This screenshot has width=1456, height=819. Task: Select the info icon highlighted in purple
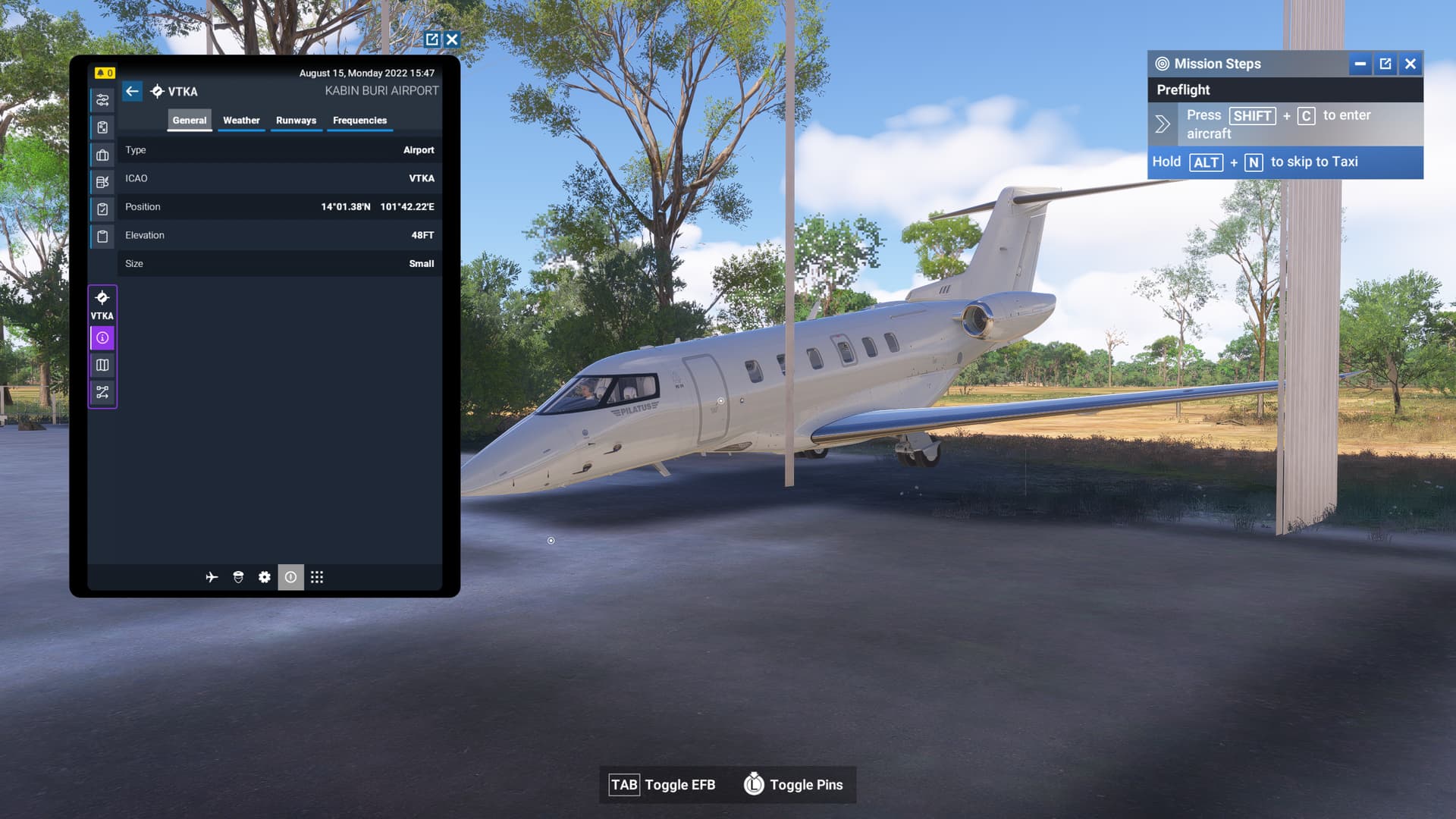(x=102, y=337)
